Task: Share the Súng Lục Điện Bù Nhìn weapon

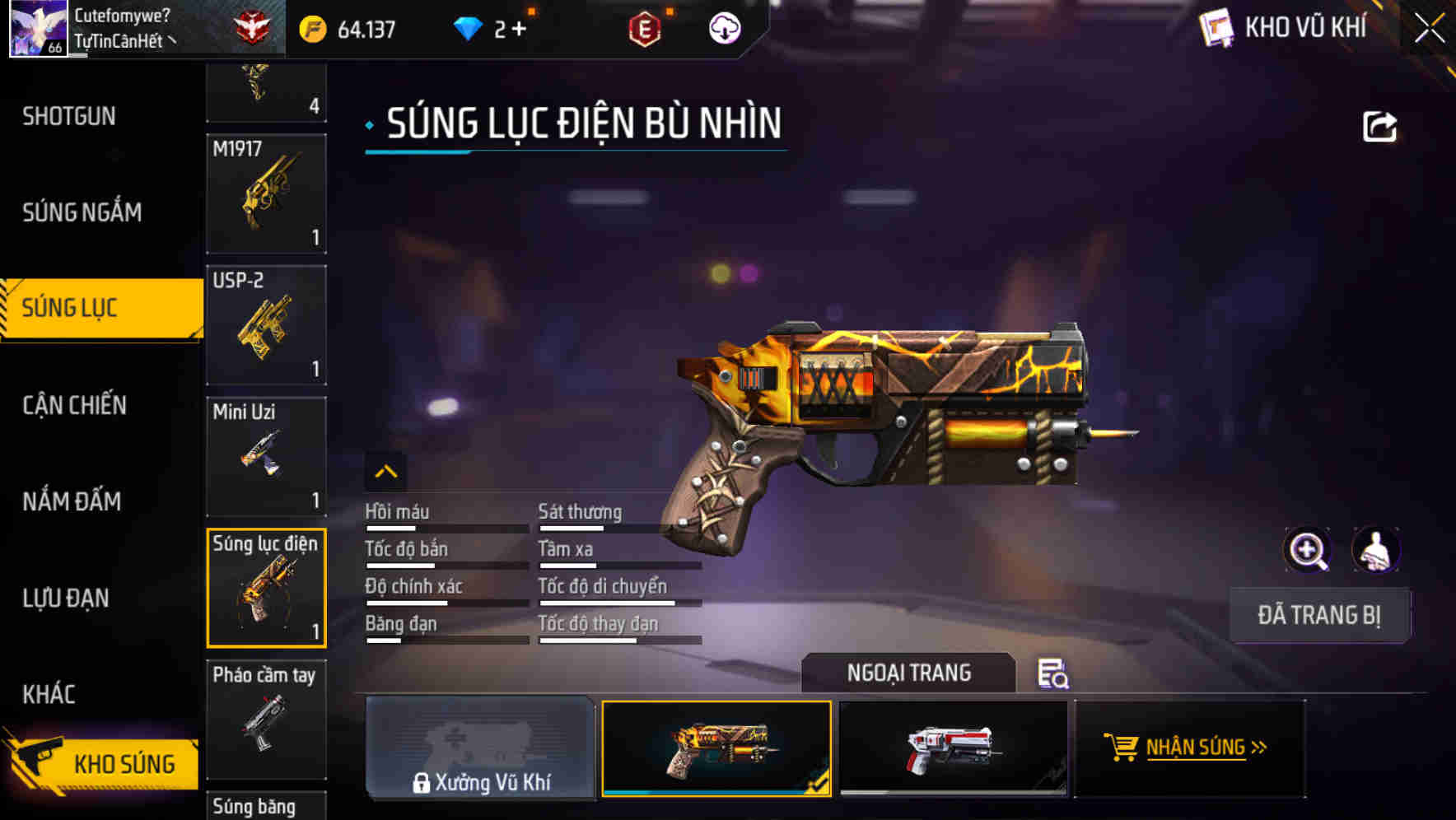Action: coord(1379,125)
